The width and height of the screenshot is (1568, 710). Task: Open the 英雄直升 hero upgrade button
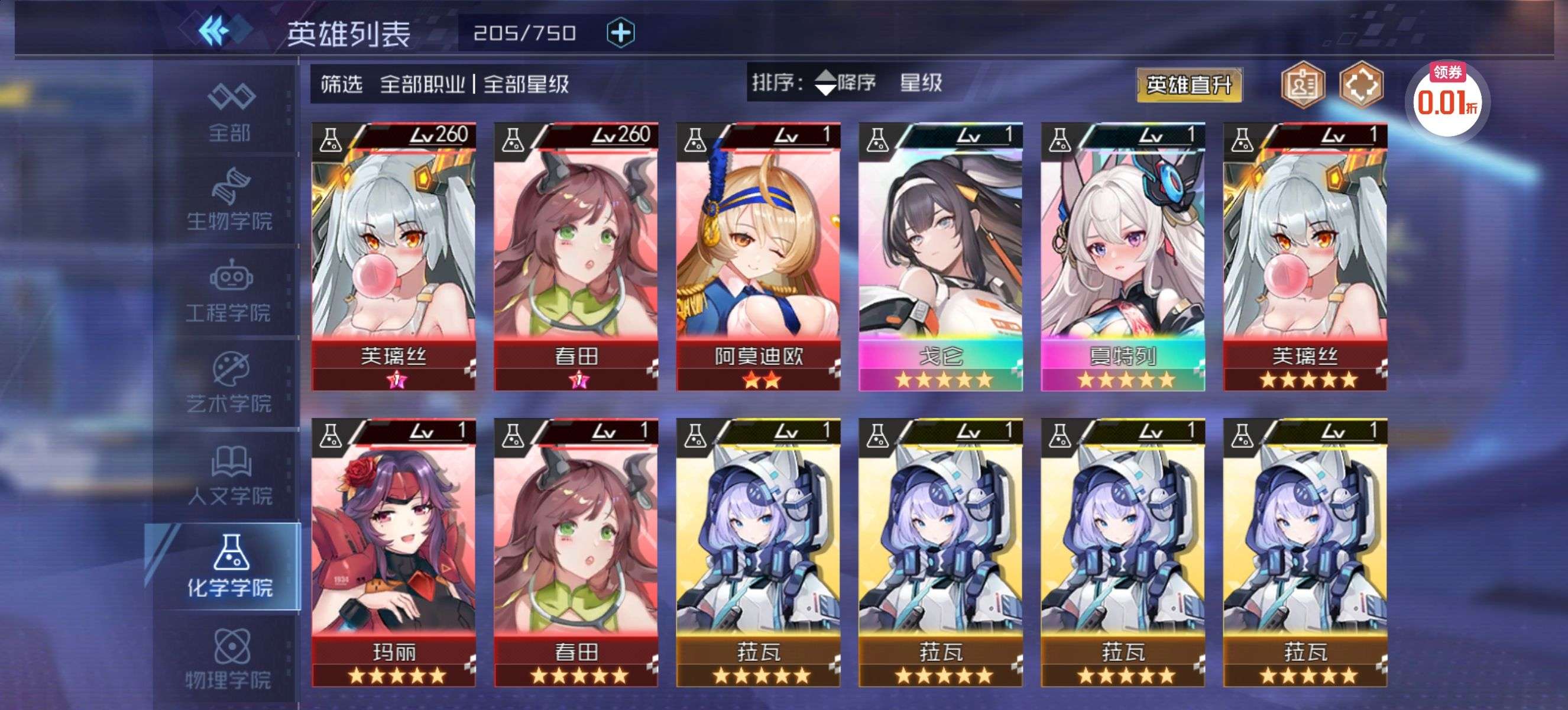pos(1188,85)
